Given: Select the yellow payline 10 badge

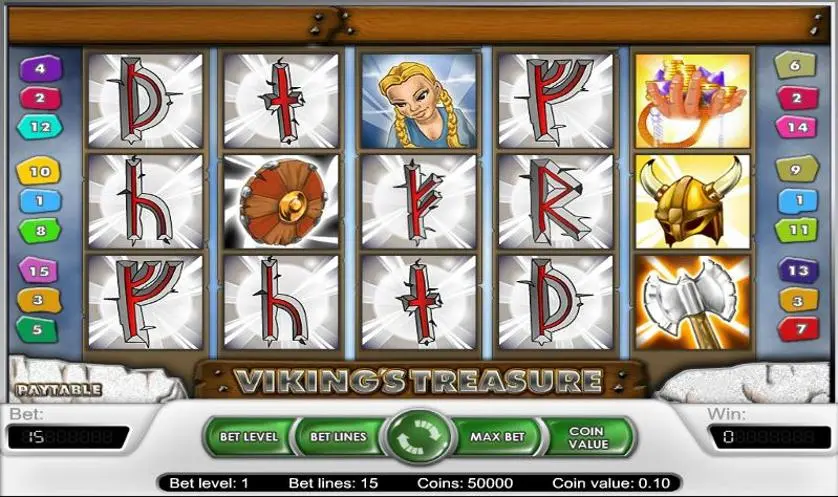Looking at the screenshot, I should click(39, 172).
